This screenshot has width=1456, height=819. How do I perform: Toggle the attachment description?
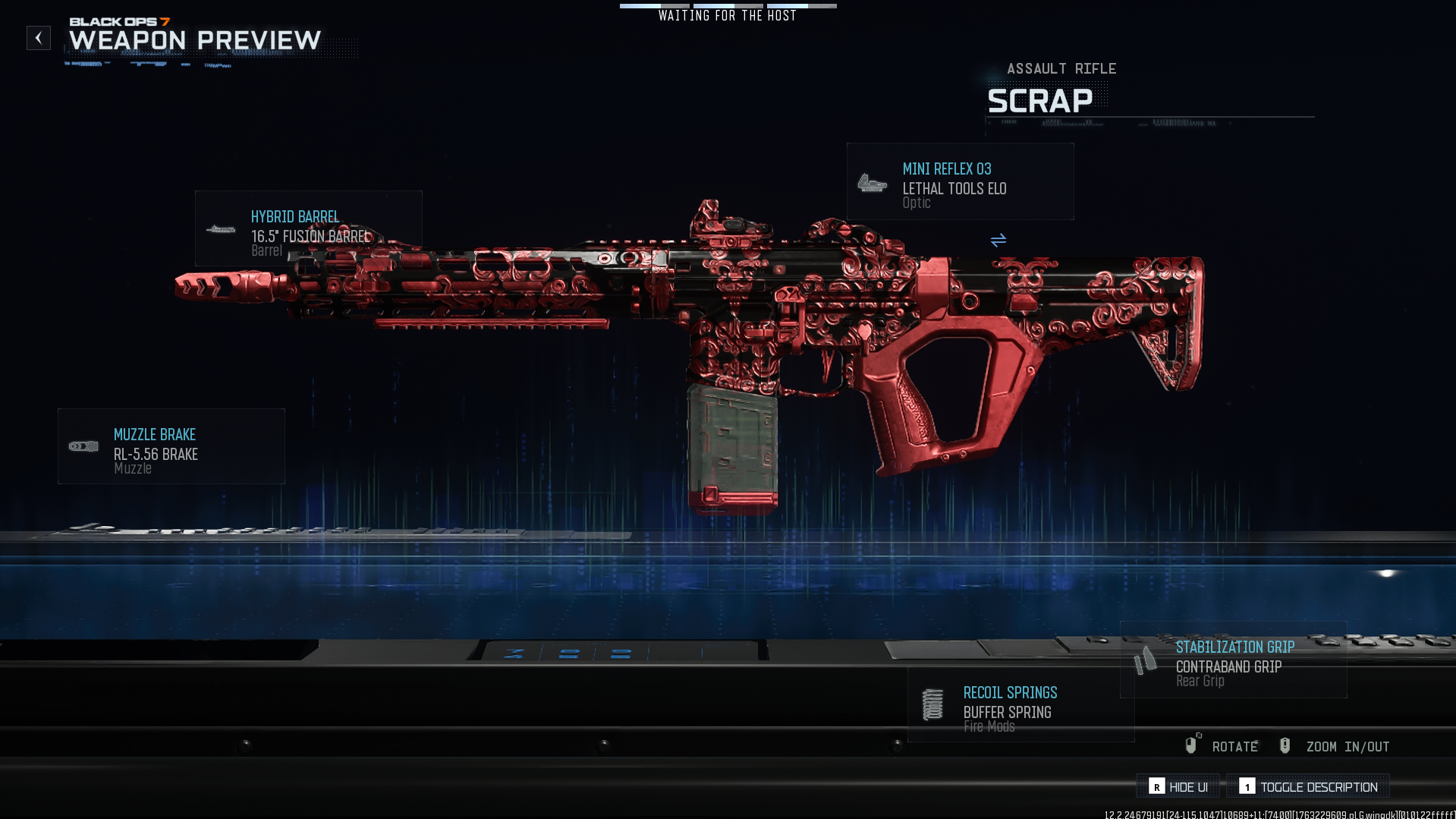coord(1308,786)
